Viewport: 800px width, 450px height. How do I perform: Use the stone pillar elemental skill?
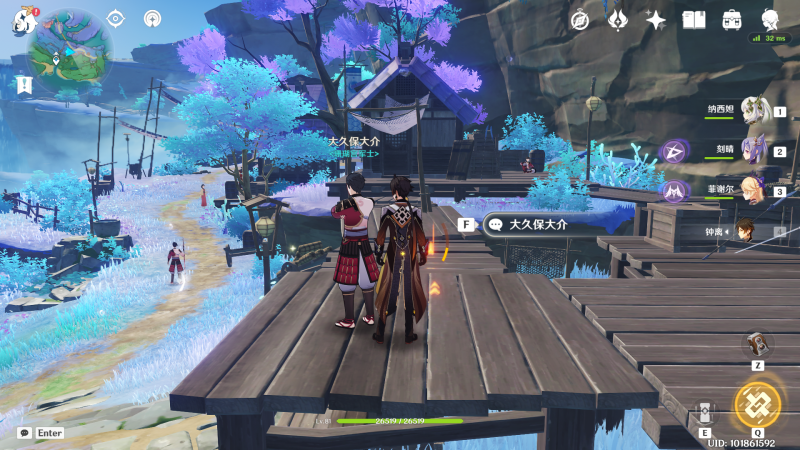pos(705,413)
